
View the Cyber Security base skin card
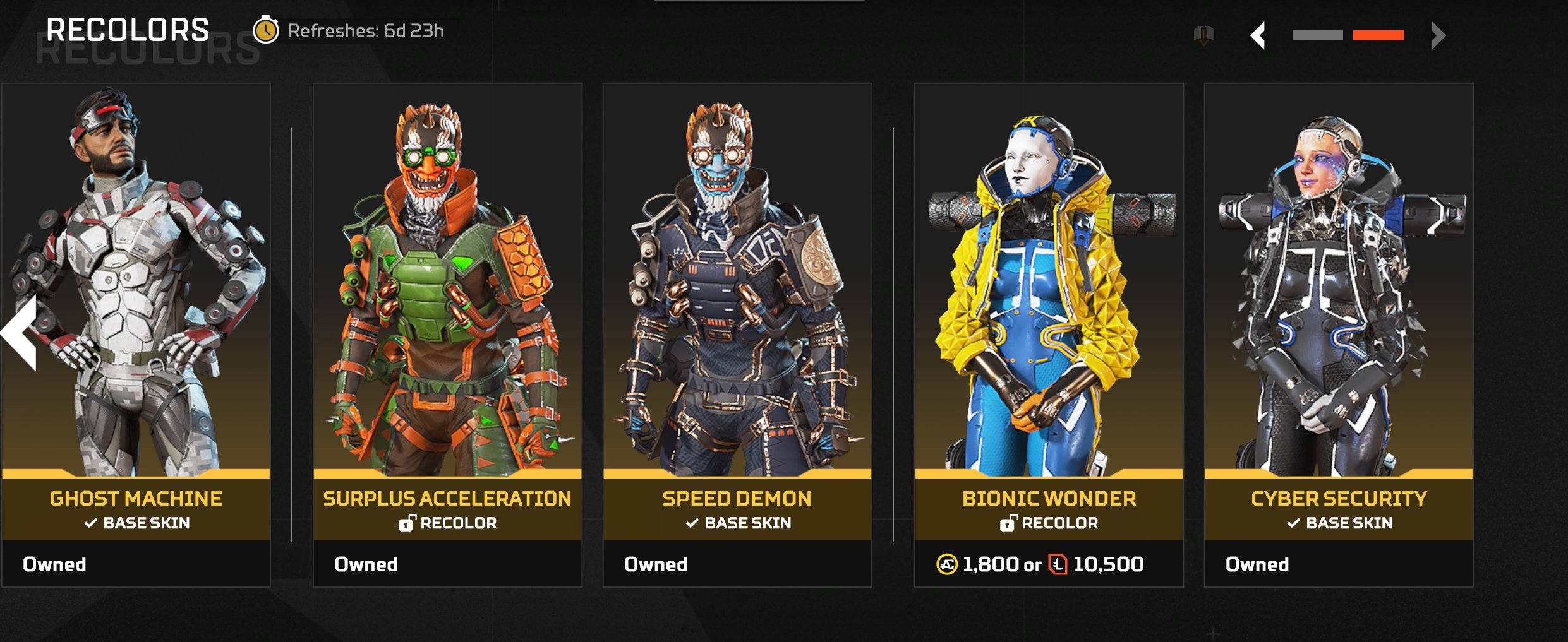point(1338,335)
